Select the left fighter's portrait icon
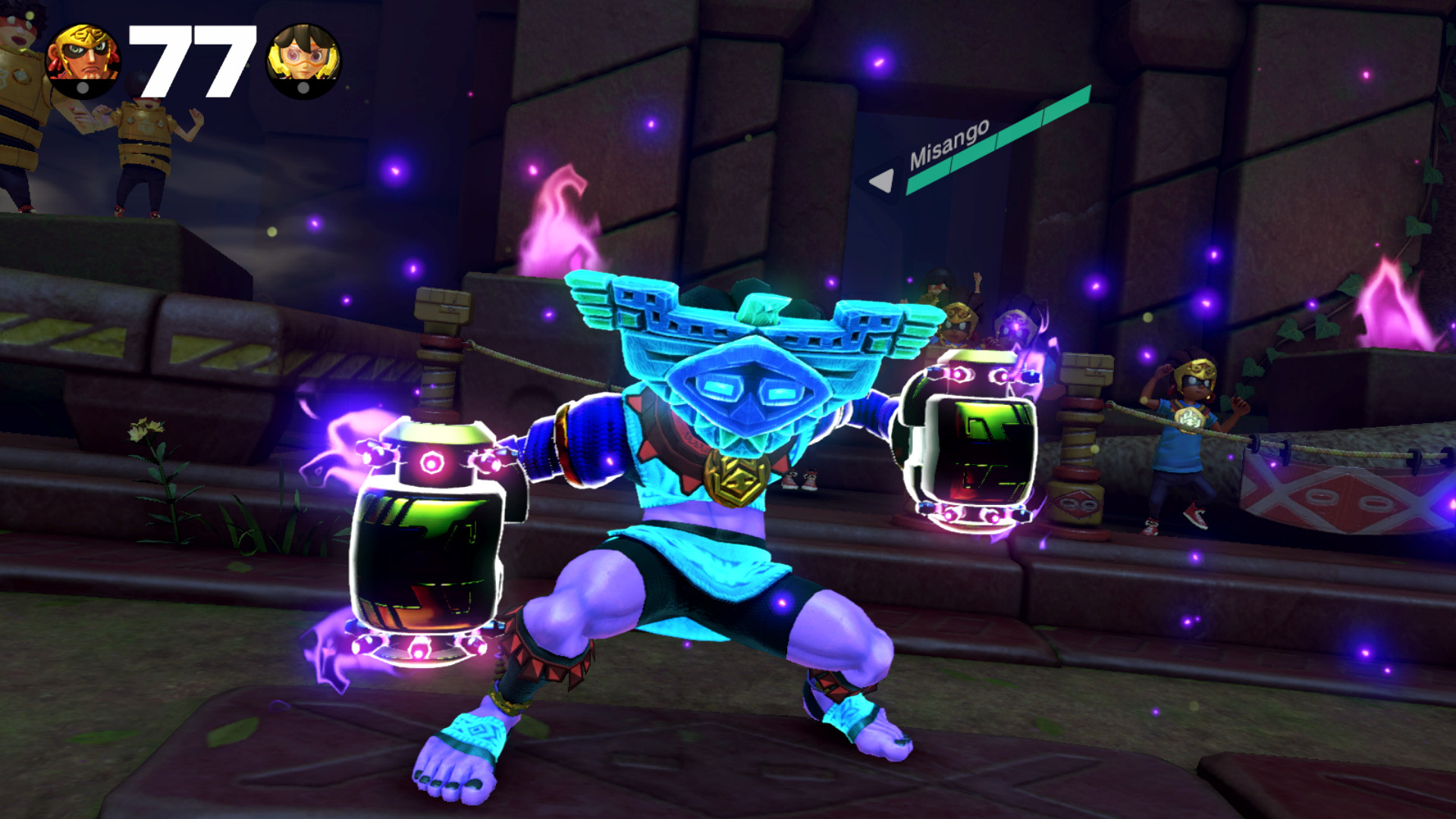1456x819 pixels. 81,55
